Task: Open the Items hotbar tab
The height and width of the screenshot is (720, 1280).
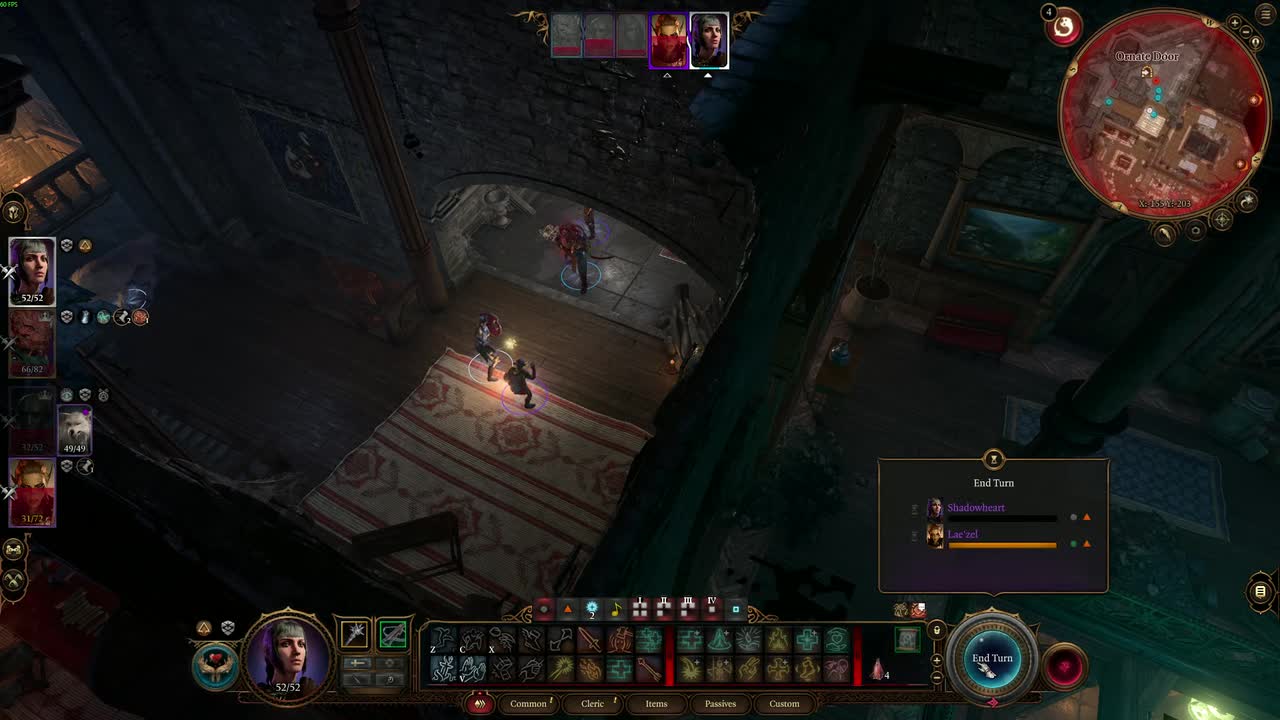Action: pyautogui.click(x=656, y=703)
